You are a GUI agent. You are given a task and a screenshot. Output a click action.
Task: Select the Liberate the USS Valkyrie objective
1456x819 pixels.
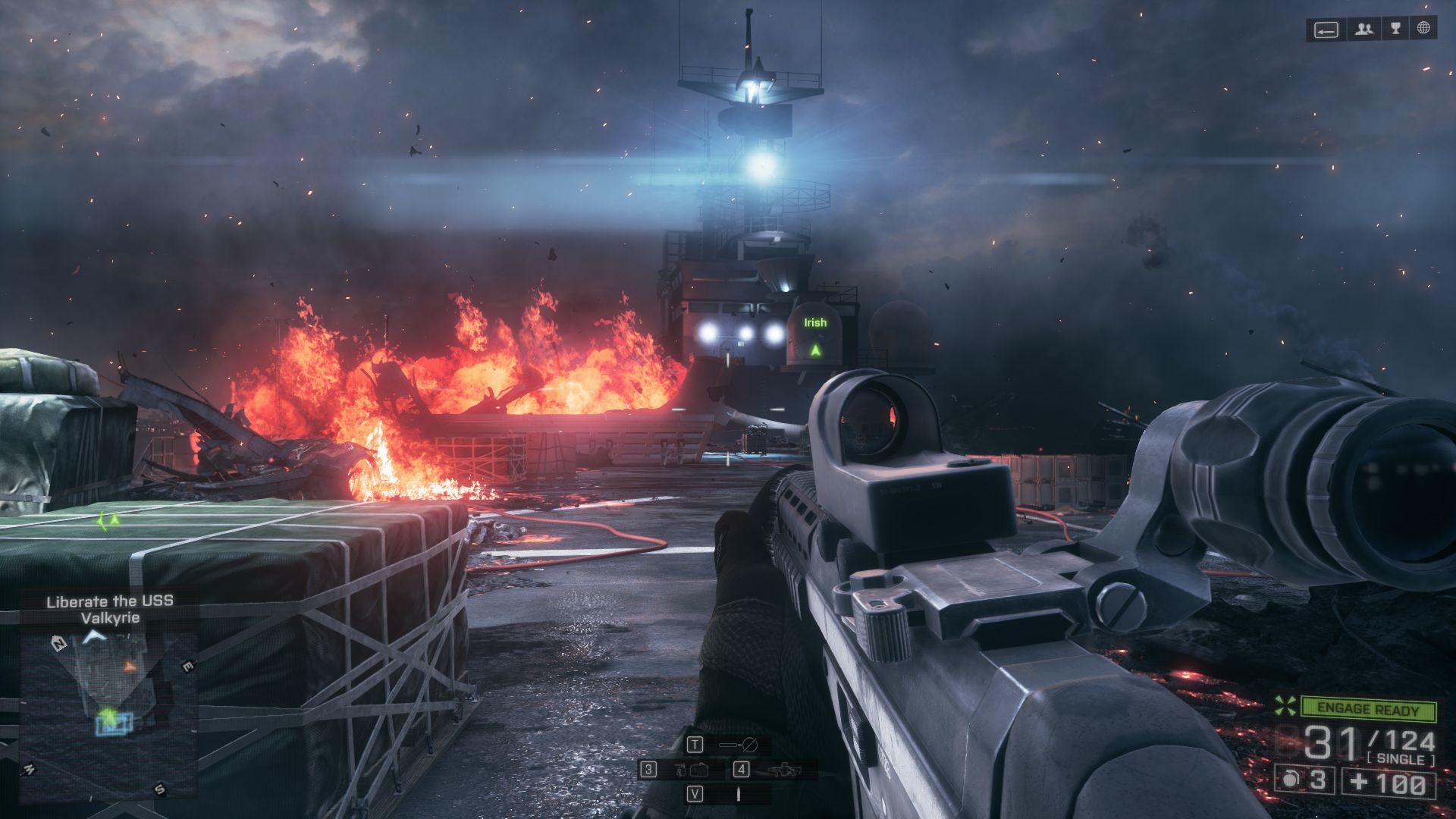point(110,609)
